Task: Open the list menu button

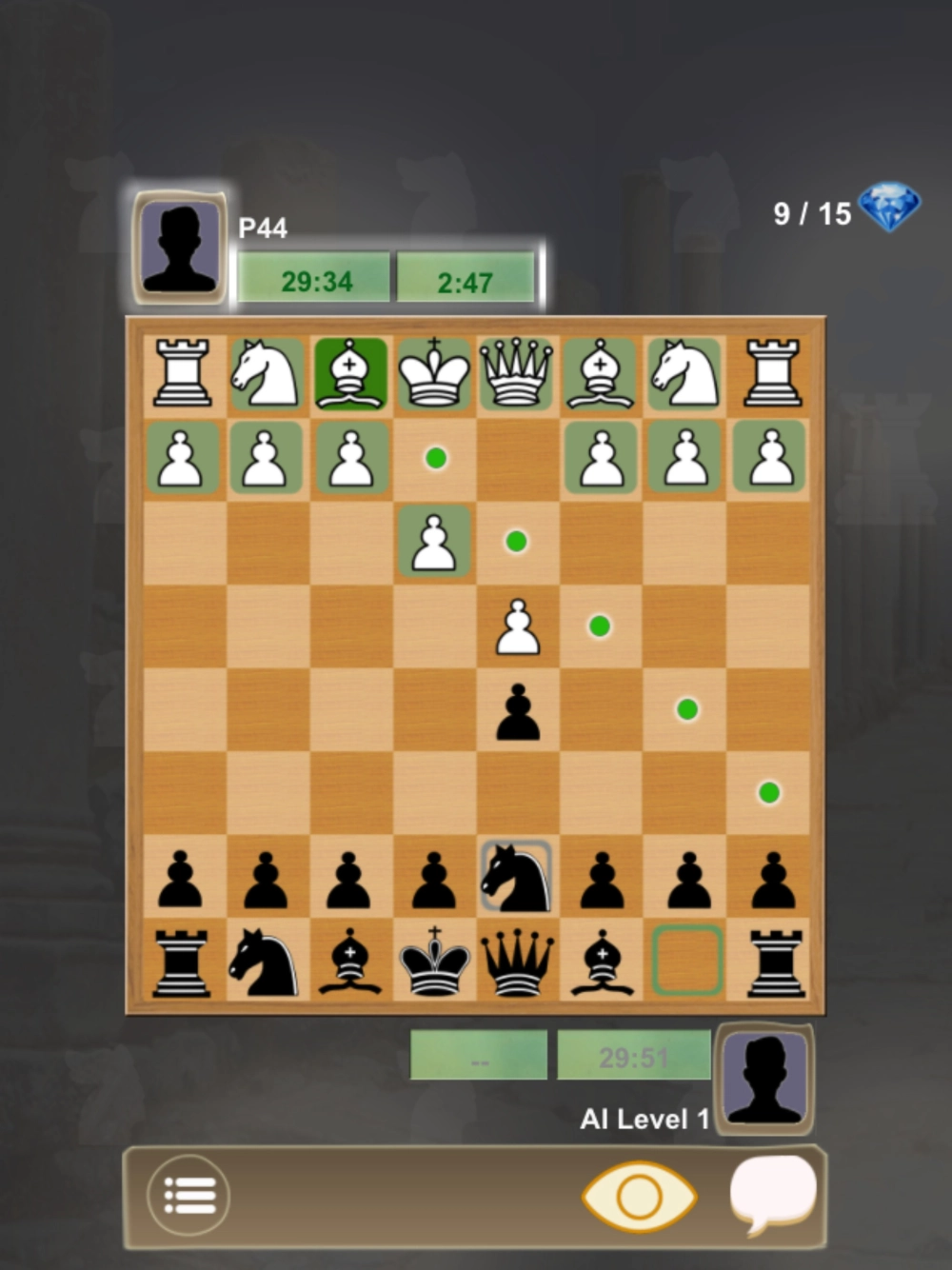Action: (x=188, y=1196)
